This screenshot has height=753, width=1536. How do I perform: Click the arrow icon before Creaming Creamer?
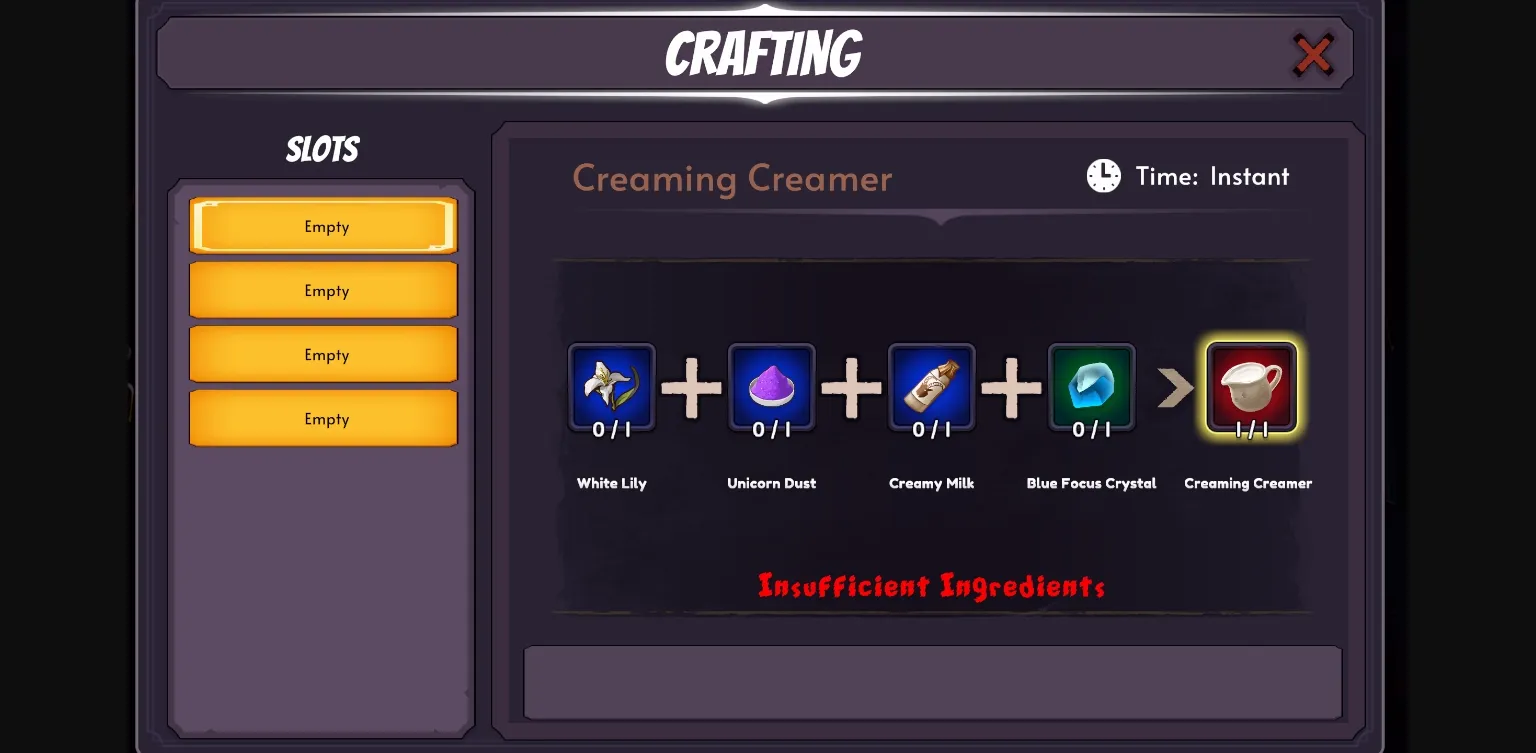click(x=1174, y=388)
